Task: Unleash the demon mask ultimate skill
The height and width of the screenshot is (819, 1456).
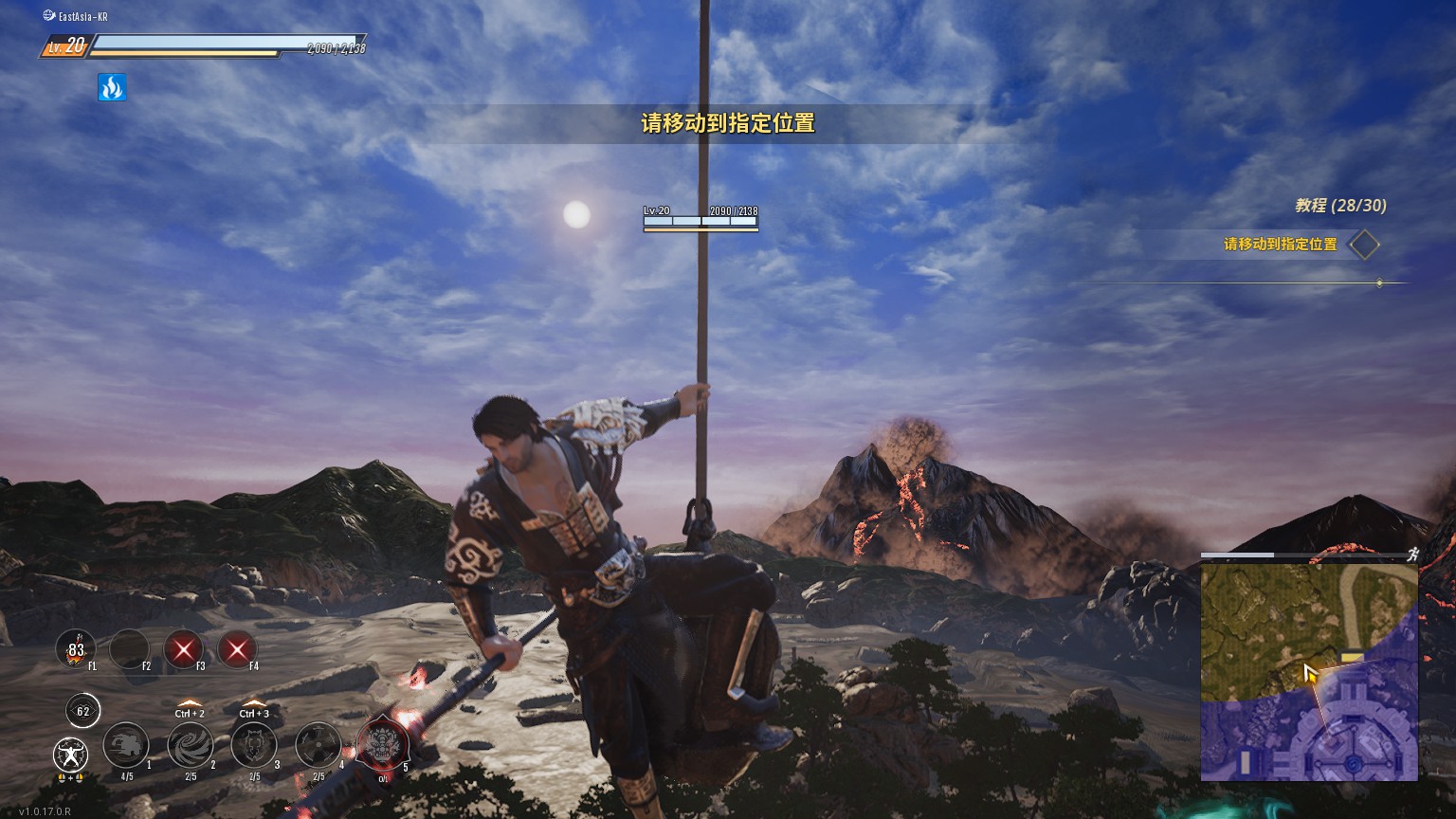Action: coord(383,740)
